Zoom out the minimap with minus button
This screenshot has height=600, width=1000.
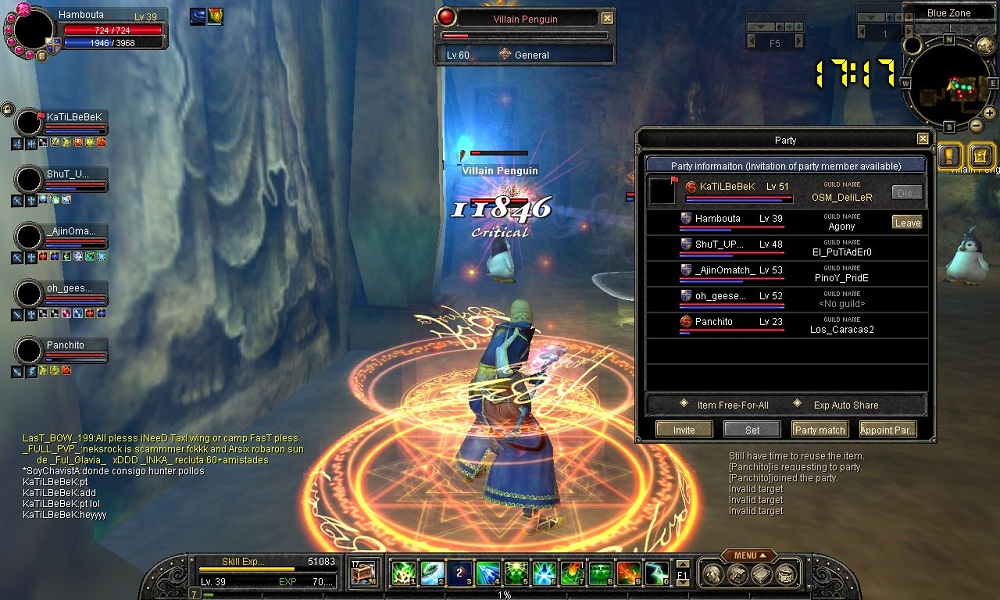tap(977, 127)
